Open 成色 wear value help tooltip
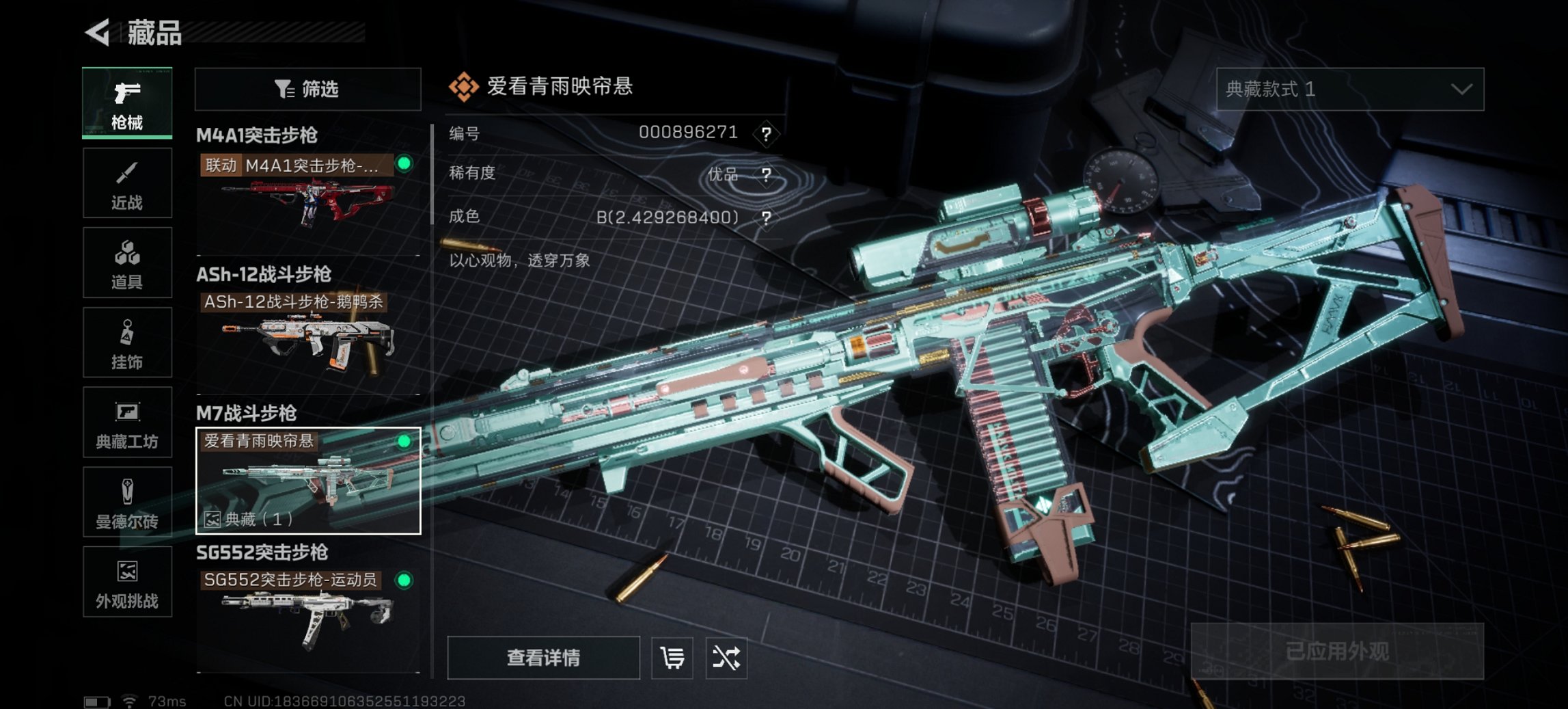Screen dimensions: 1568x709 click(x=768, y=217)
